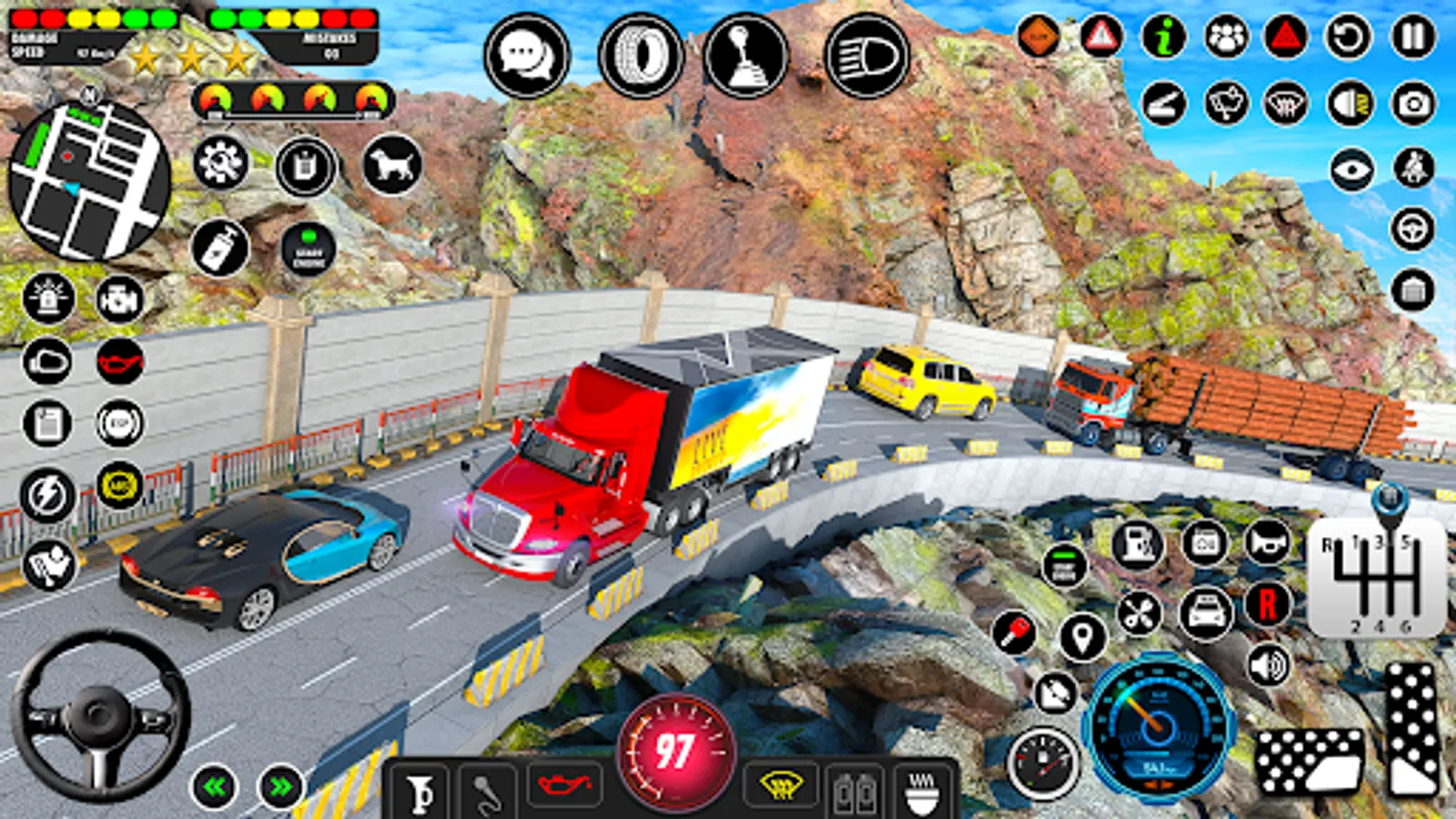The height and width of the screenshot is (819, 1456).
Task: Select the dog icon button
Action: (x=392, y=166)
